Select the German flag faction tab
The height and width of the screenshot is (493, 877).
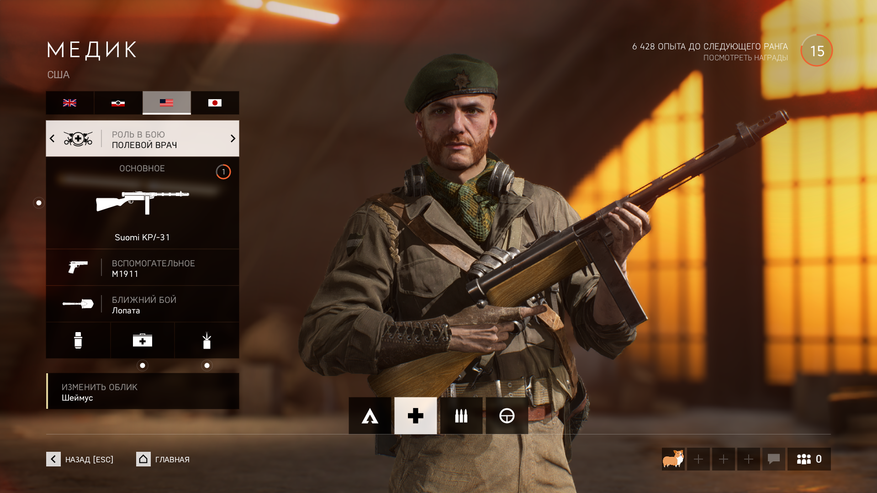118,103
